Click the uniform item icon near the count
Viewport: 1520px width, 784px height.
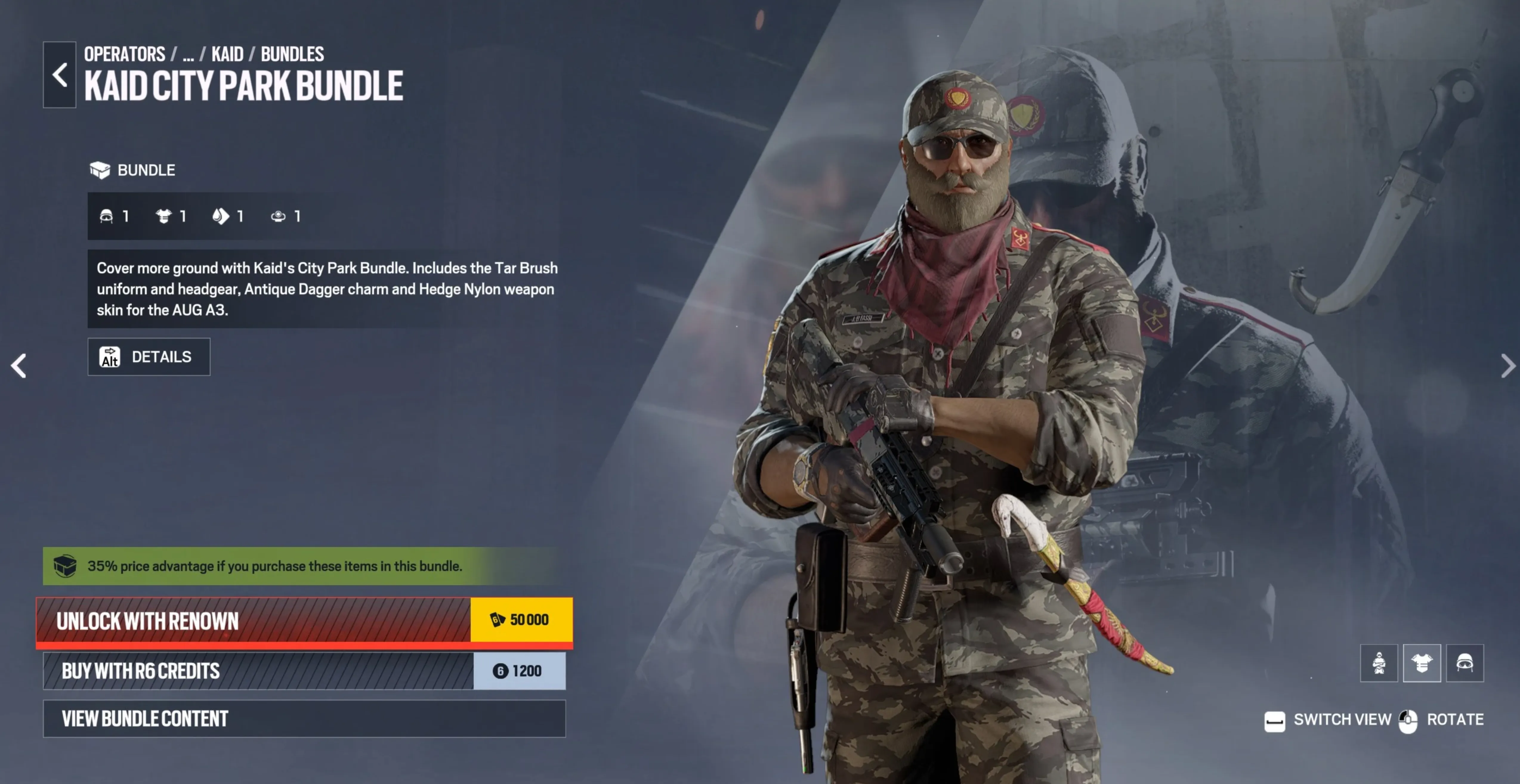click(163, 216)
